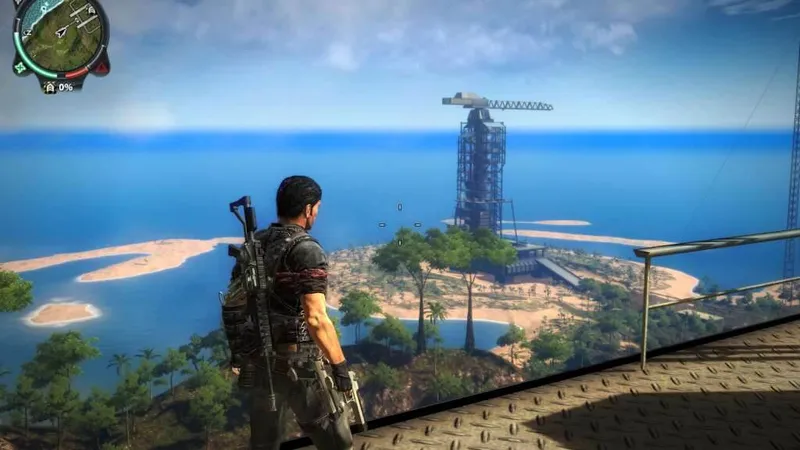
Task: Click the settlement completion house icon
Action: pyautogui.click(x=50, y=87)
